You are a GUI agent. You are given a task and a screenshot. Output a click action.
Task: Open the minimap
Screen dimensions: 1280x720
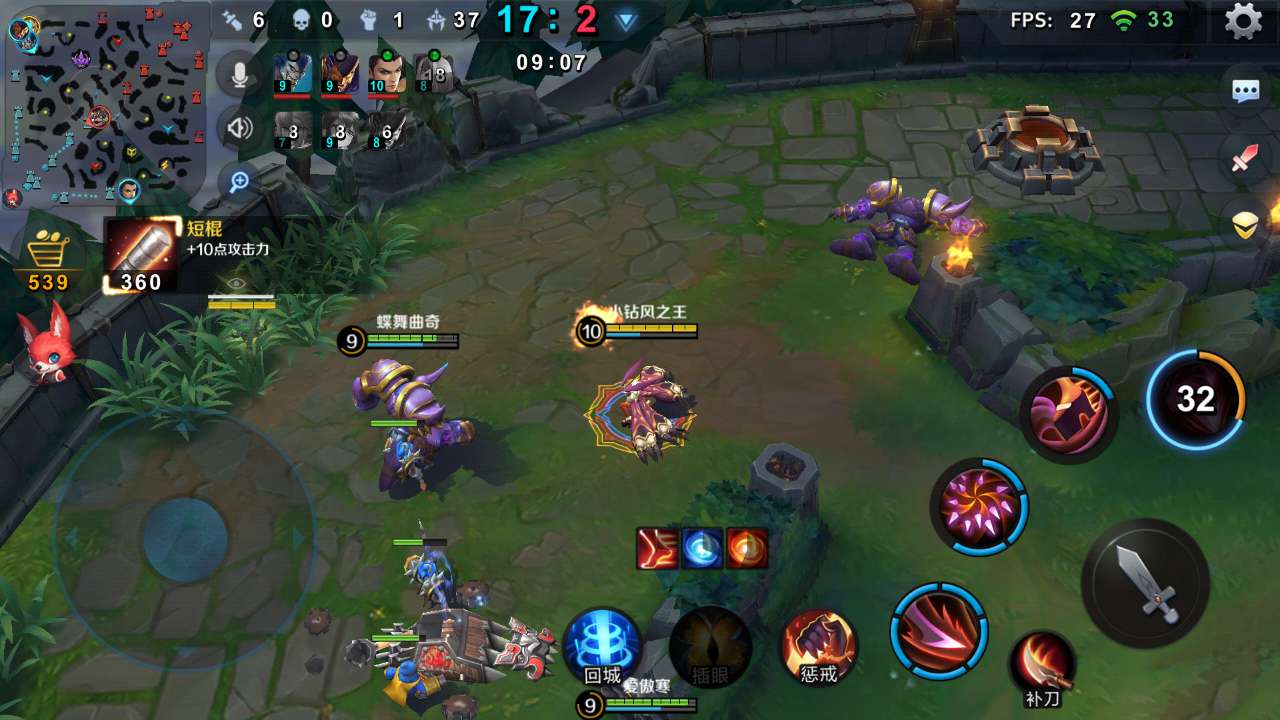click(105, 103)
